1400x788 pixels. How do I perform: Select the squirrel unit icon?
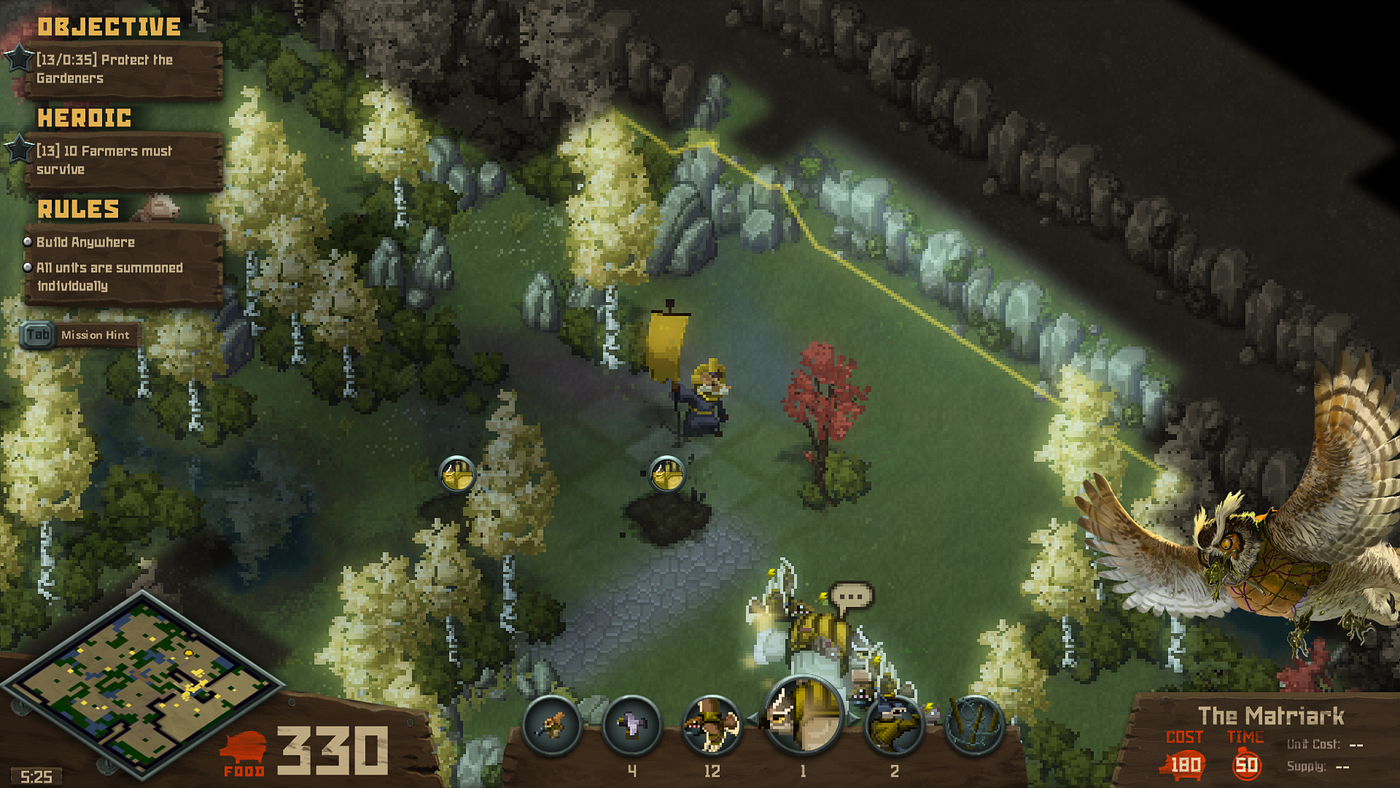click(551, 725)
